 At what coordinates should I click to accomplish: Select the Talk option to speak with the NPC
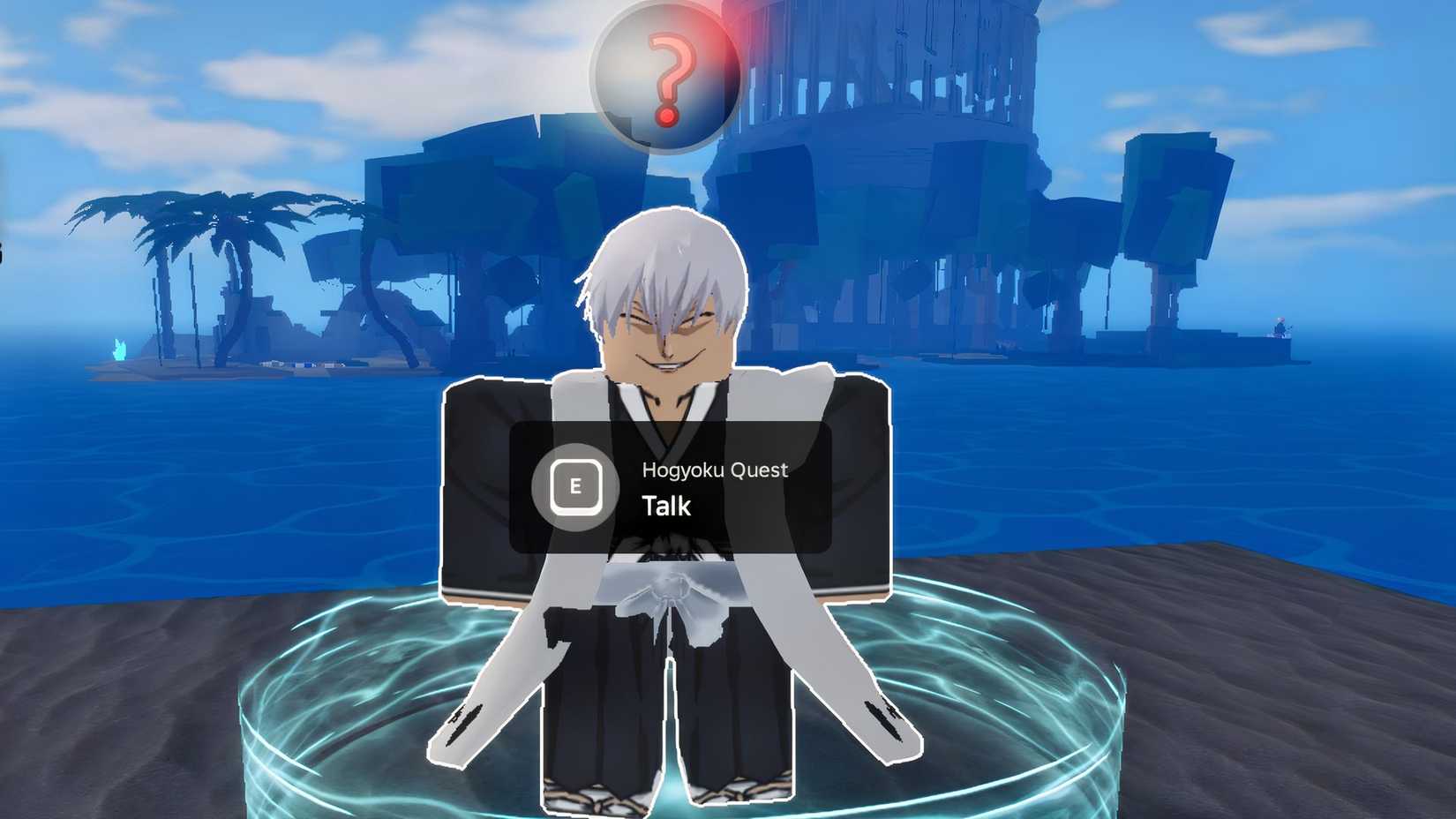pos(666,506)
